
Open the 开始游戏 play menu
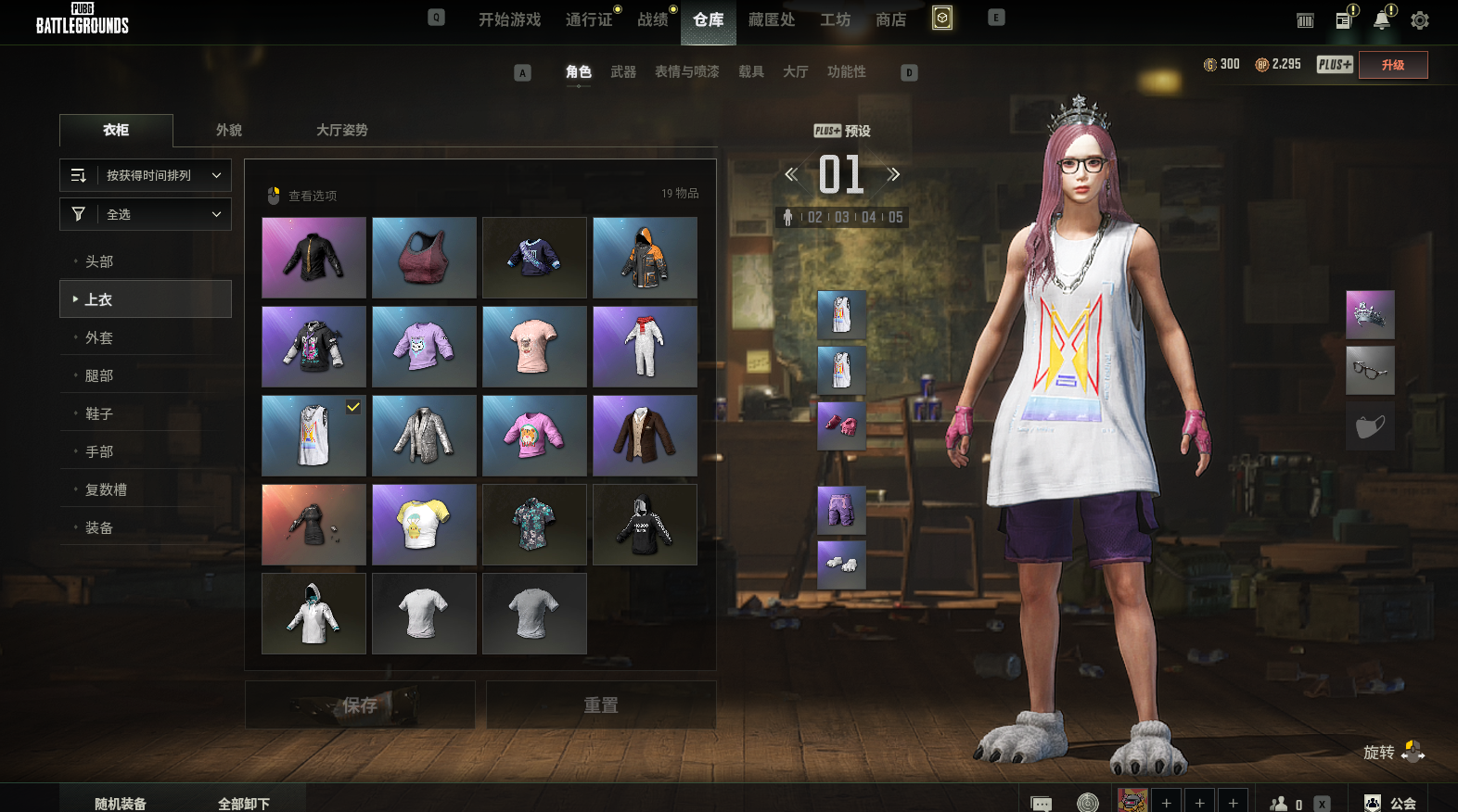[509, 19]
